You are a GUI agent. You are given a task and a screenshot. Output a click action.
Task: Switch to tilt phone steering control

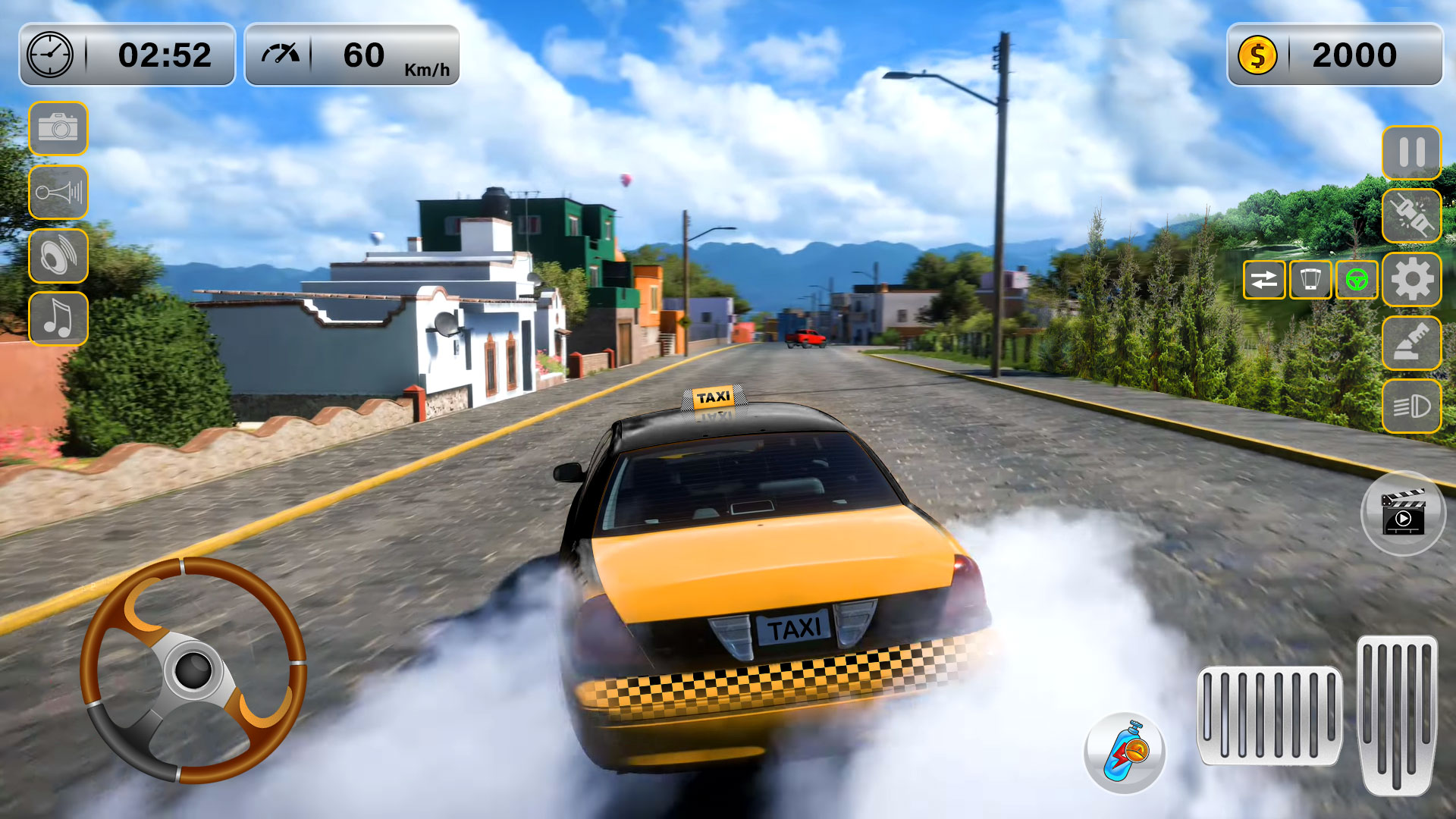pyautogui.click(x=1310, y=281)
